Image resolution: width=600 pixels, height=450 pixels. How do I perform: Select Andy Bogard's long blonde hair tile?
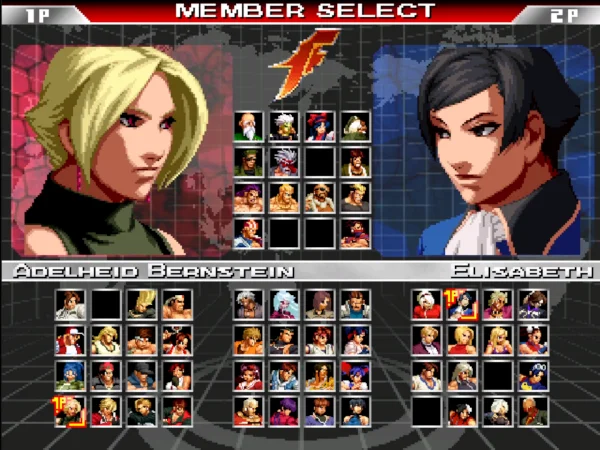point(105,340)
